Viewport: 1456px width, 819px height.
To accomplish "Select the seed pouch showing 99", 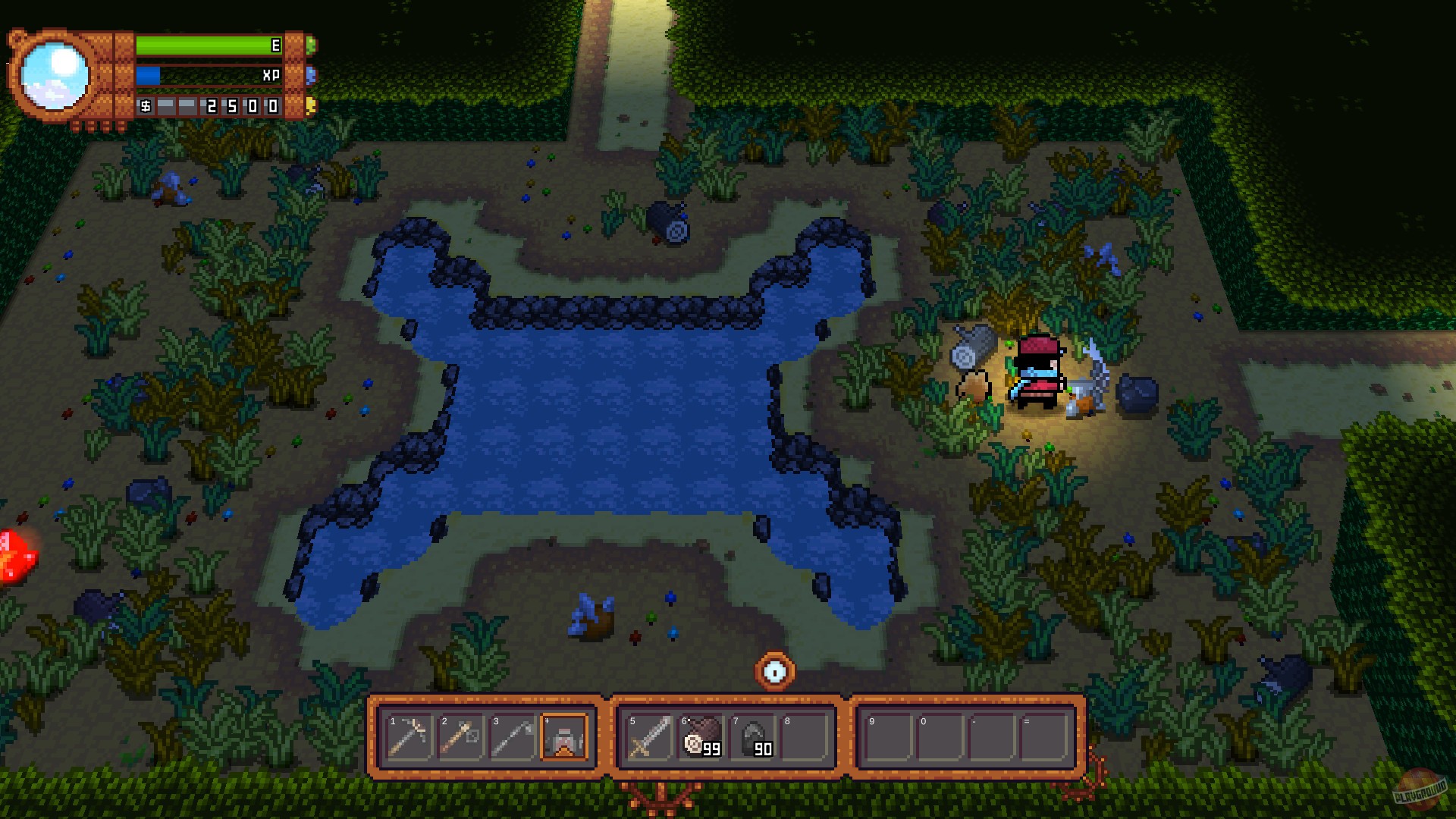I will pos(699,737).
